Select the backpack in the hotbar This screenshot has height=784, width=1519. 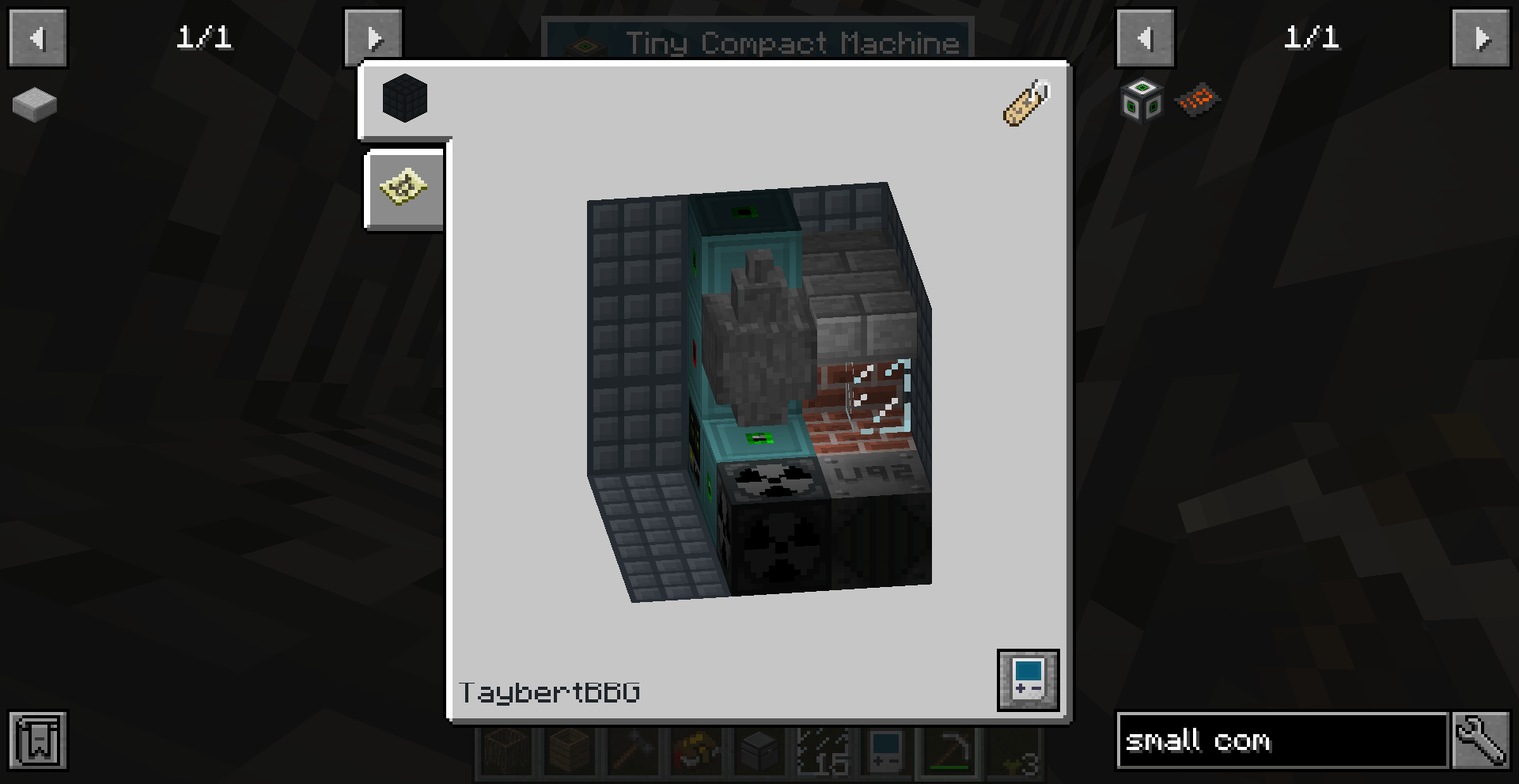click(x=695, y=752)
